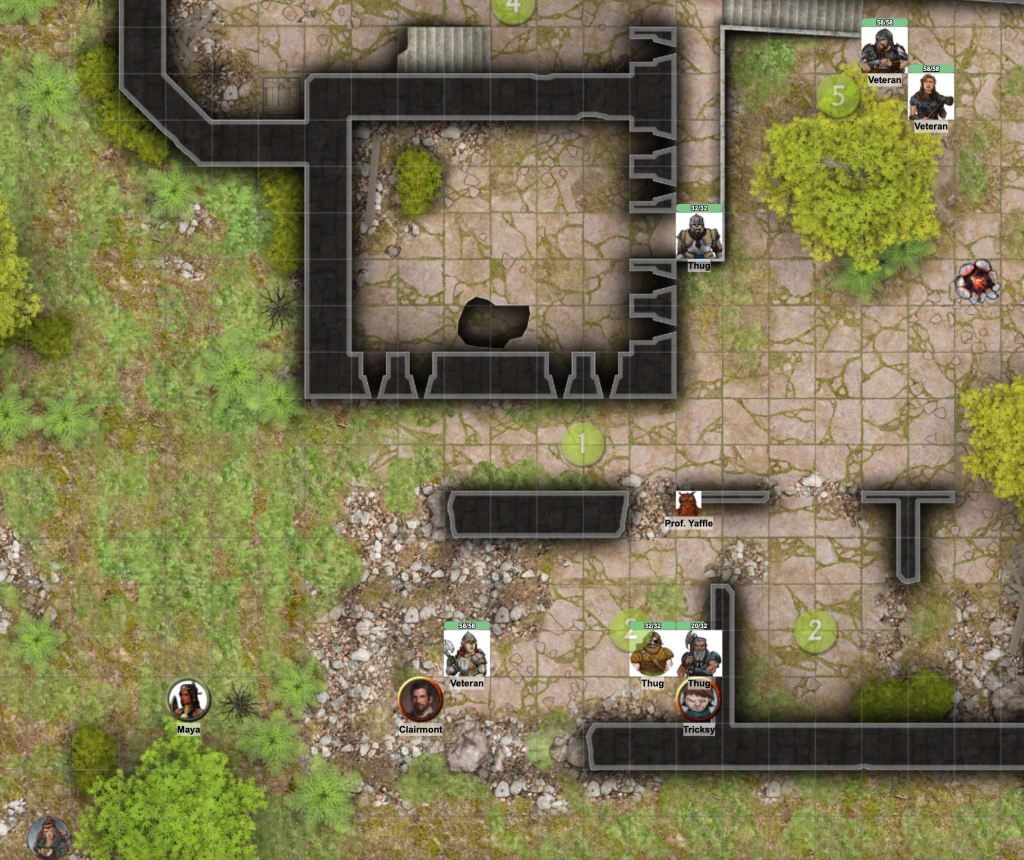
Task: Pick the Tricksy character token
Action: 698,700
